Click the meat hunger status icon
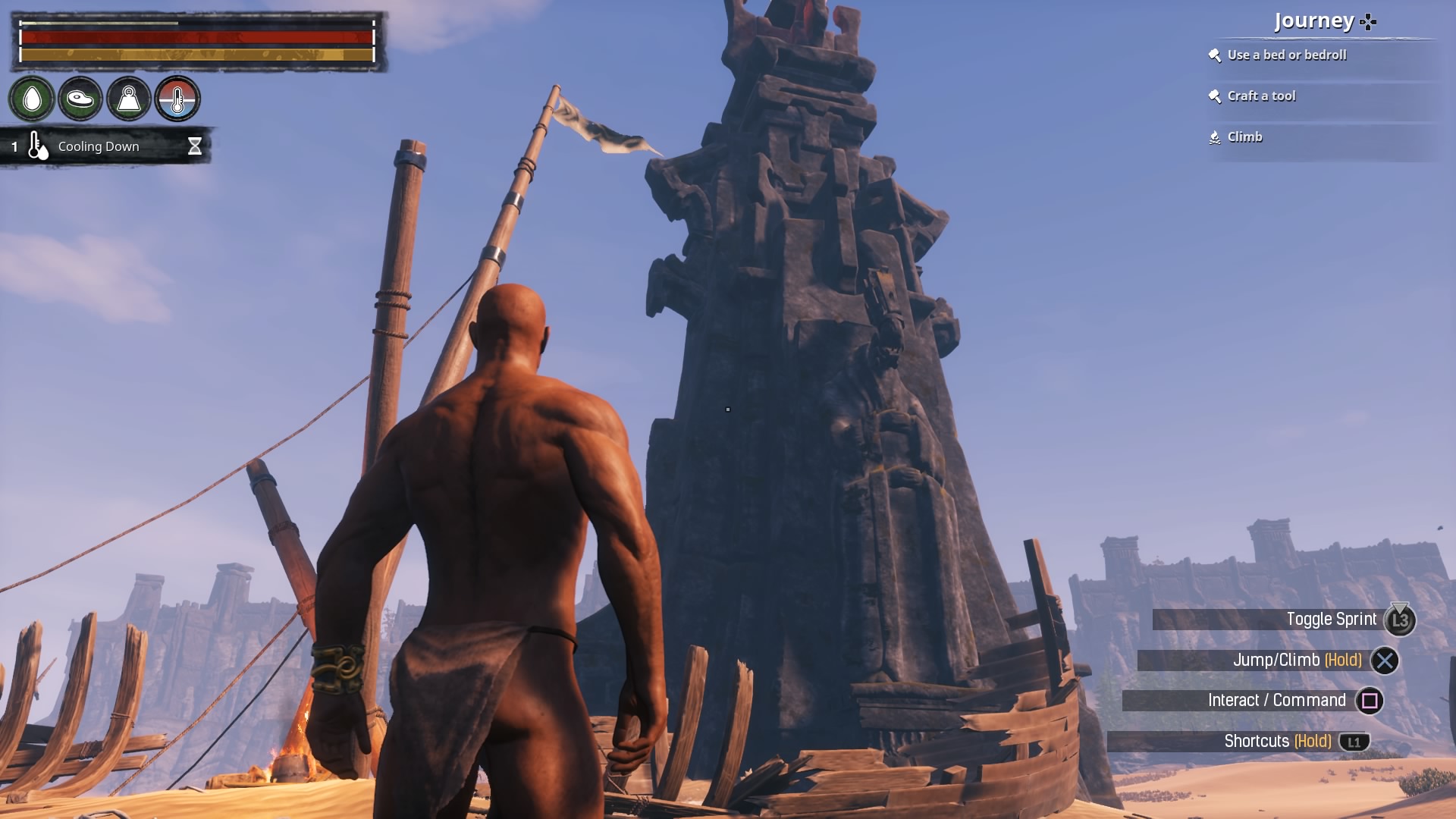This screenshot has width=1456, height=819. [x=80, y=99]
